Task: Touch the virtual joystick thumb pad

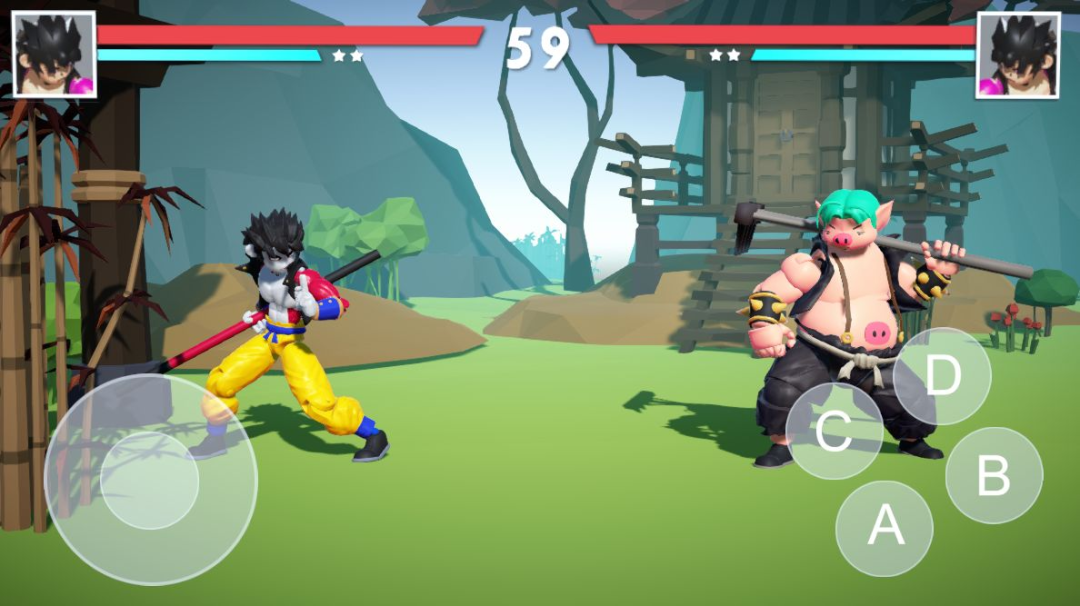Action: (x=150, y=480)
